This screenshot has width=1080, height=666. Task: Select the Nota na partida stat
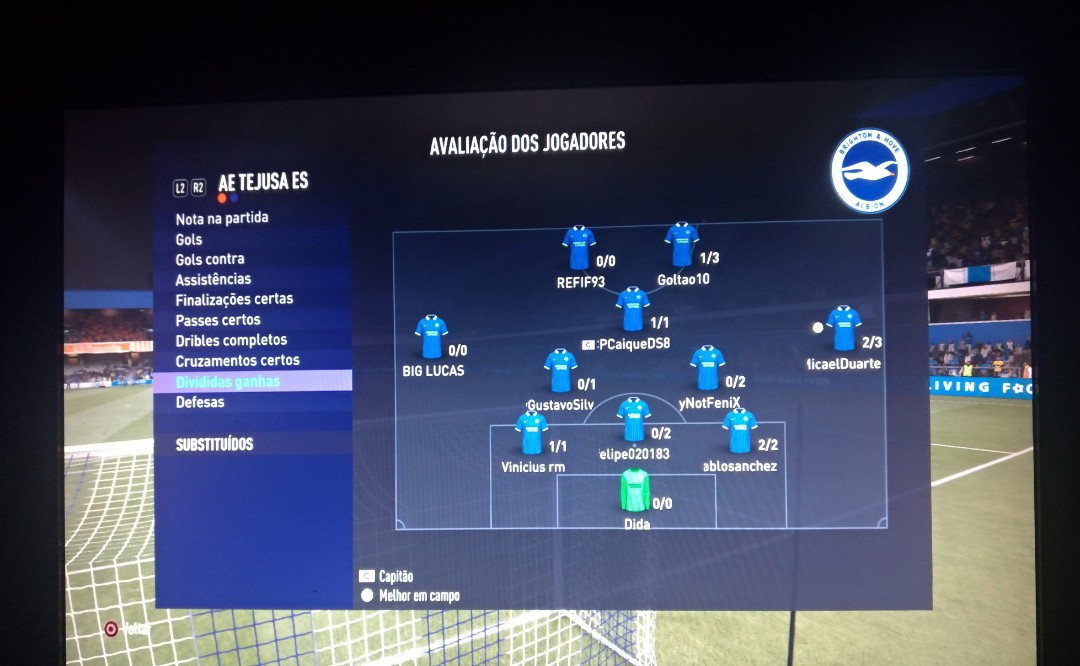coord(222,218)
